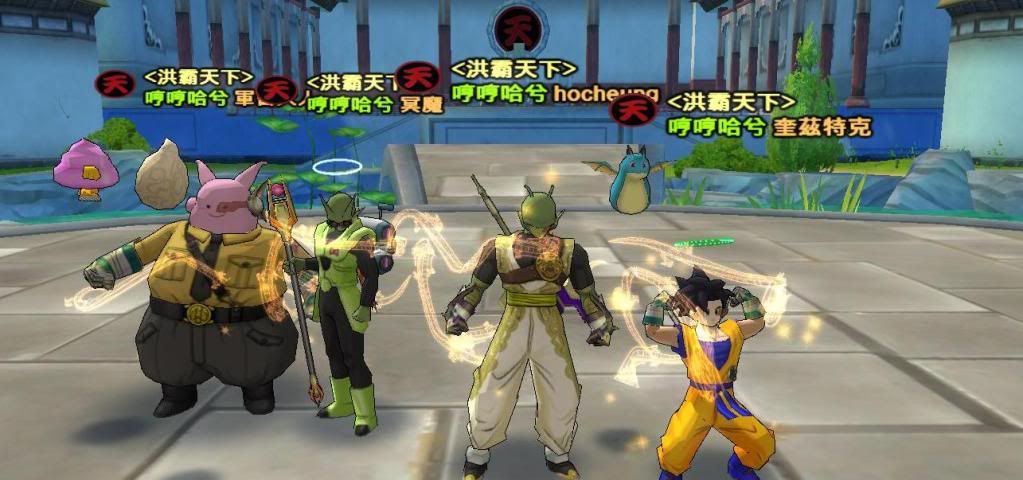
Task: Select the hocheung player nameplate
Action: pyautogui.click(x=605, y=94)
